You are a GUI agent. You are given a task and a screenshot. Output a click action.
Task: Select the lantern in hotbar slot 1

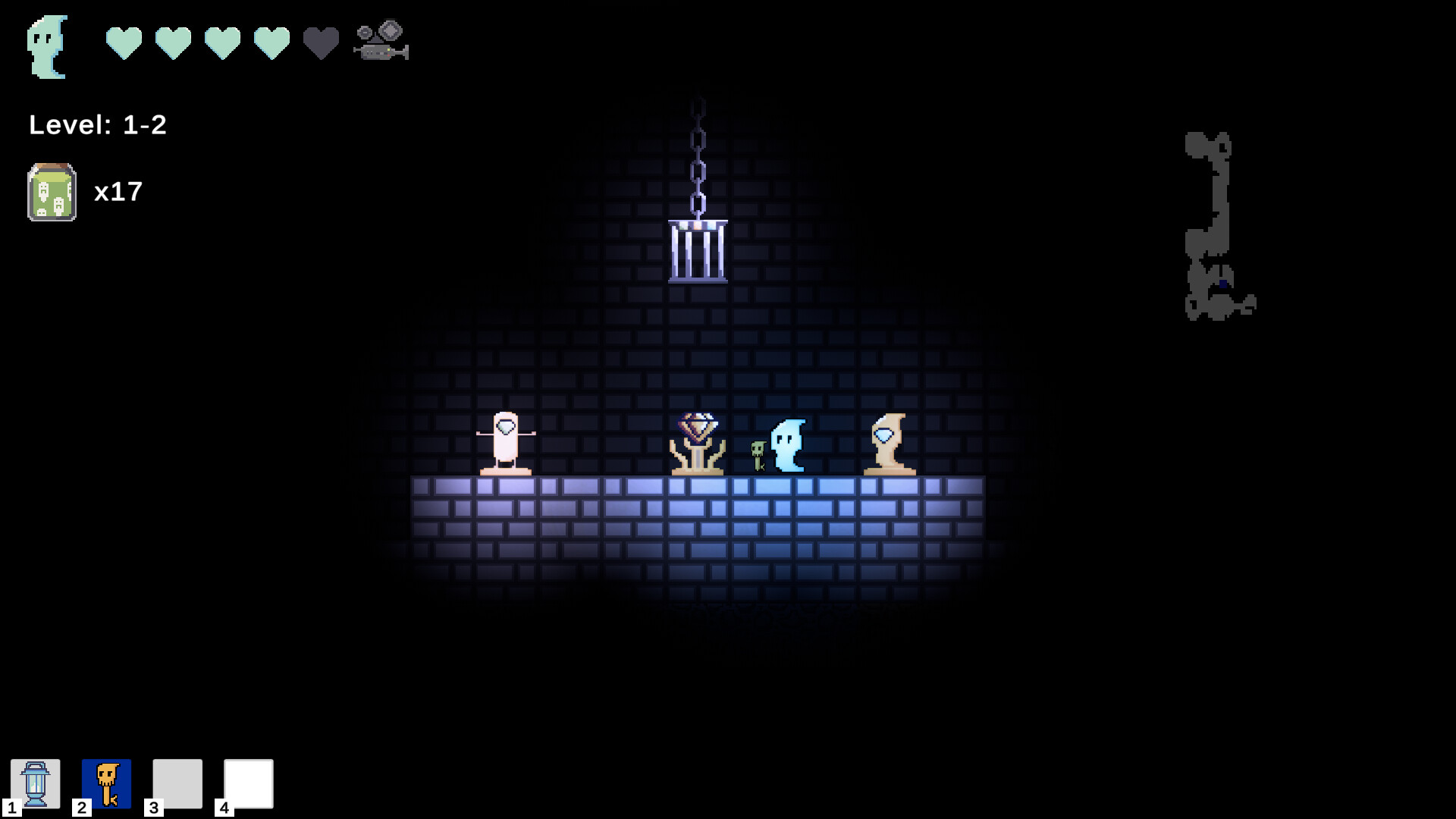coord(36,784)
